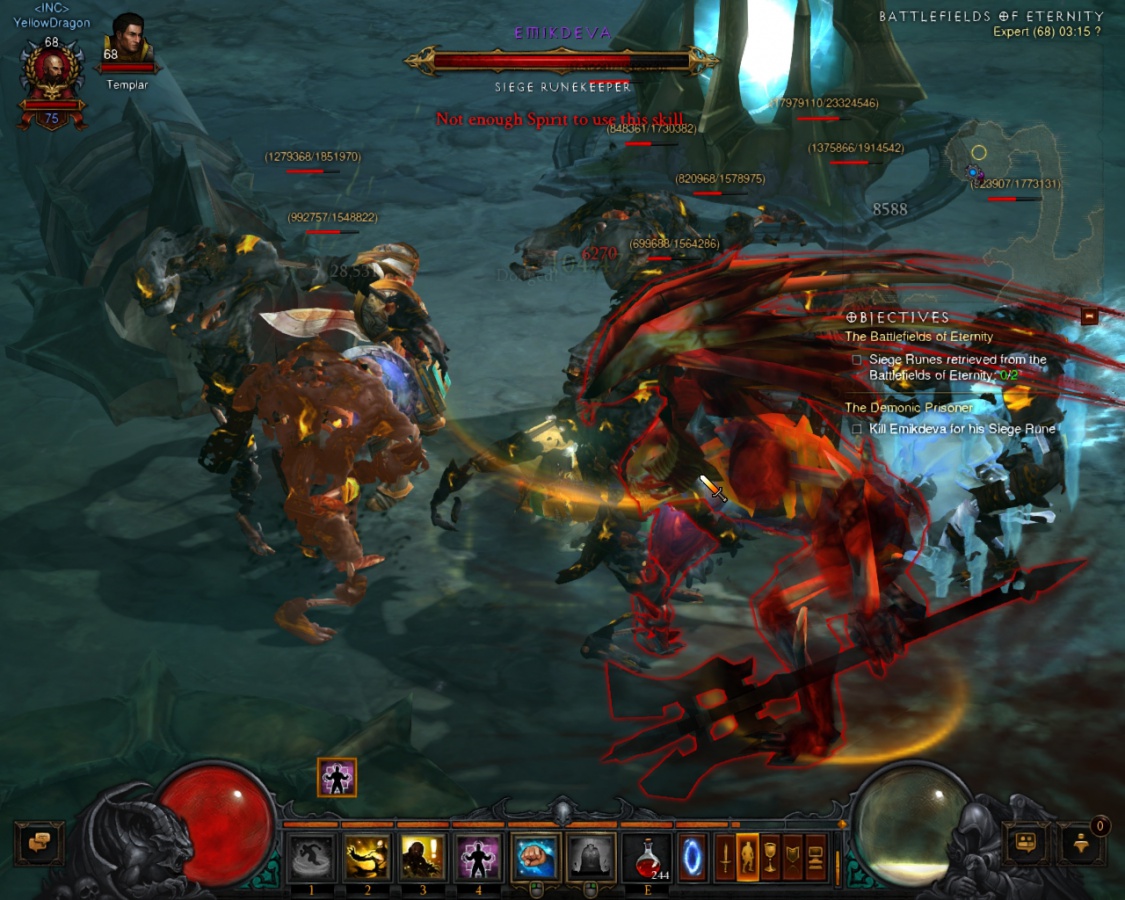Open the game menu button
The width and height of the screenshot is (1125, 900).
(x=816, y=857)
